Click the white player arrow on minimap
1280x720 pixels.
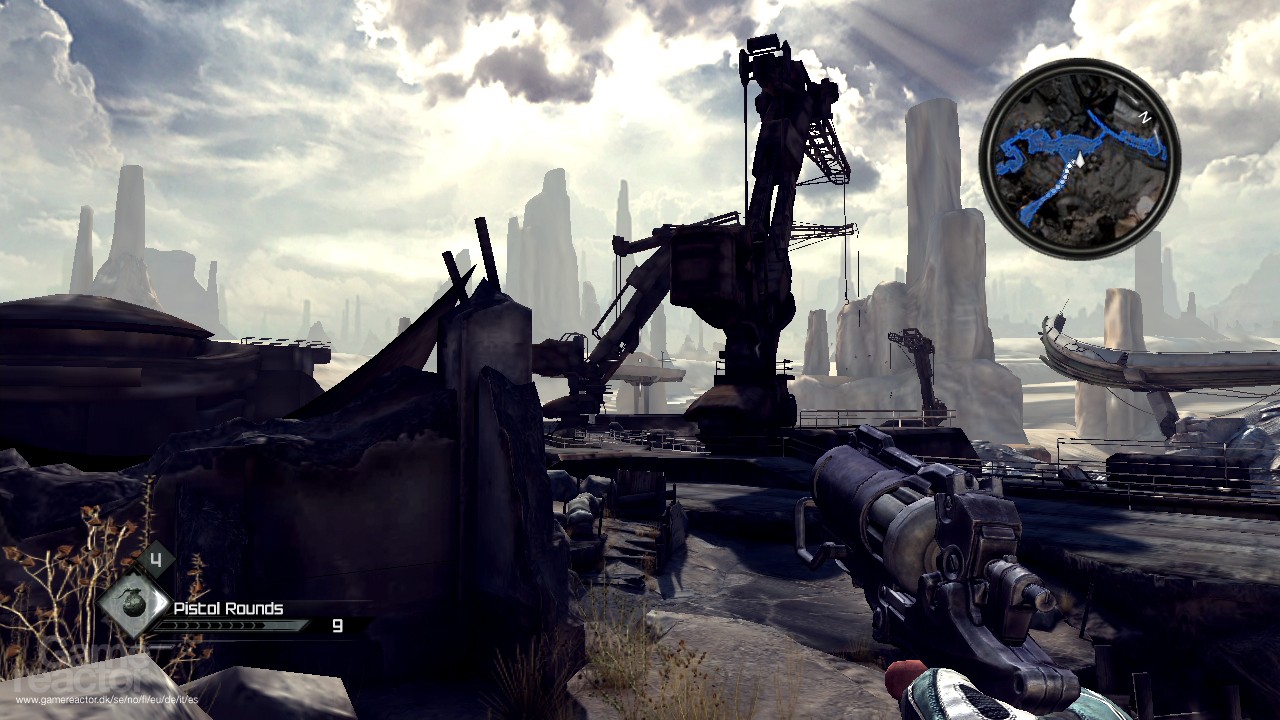[x=1079, y=158]
